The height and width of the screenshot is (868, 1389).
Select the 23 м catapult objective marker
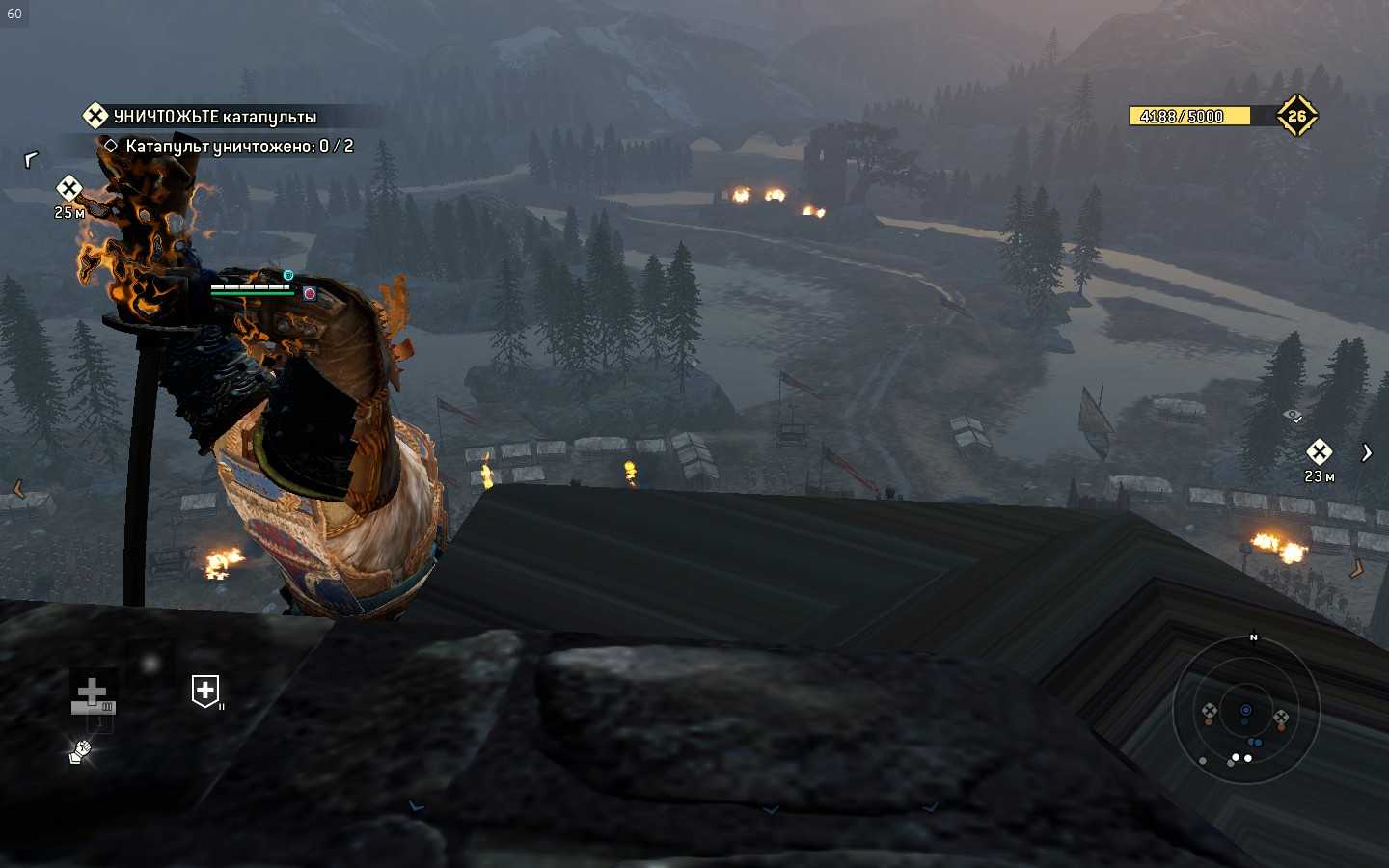coord(1319,451)
